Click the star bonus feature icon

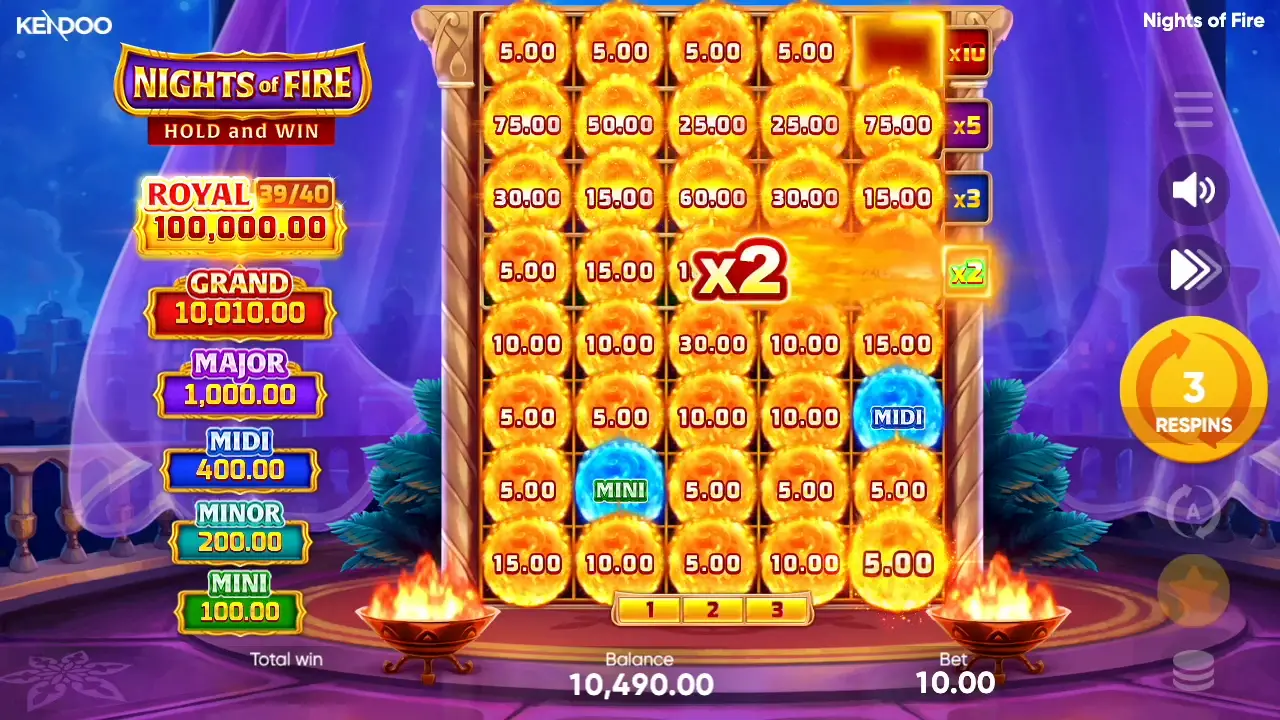[x=1193, y=590]
